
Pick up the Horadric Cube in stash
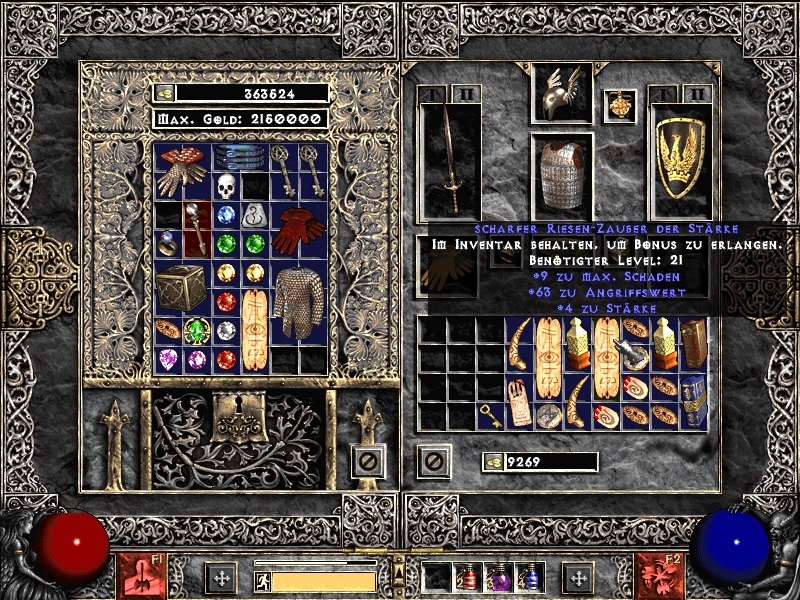[x=181, y=286]
